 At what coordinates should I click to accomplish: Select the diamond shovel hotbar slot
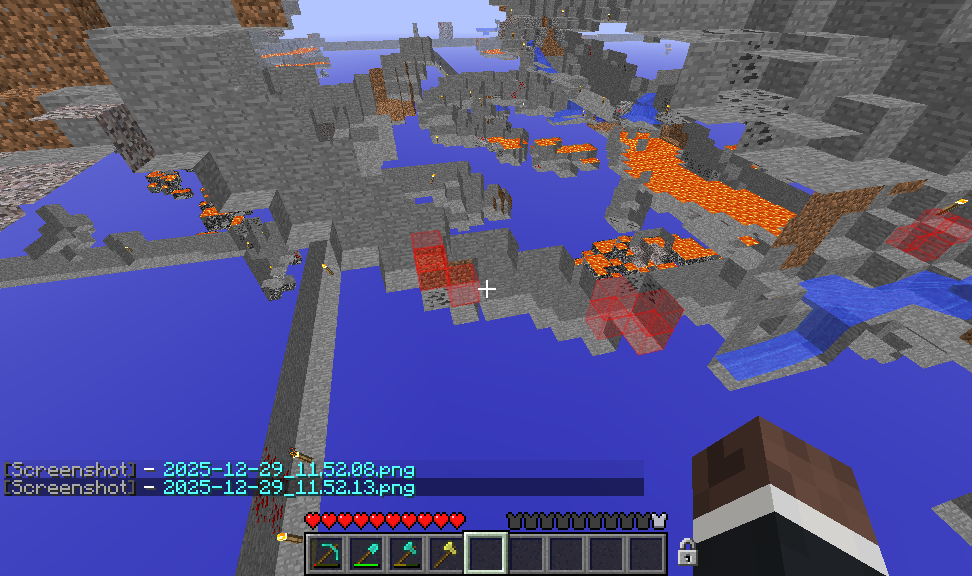367,553
